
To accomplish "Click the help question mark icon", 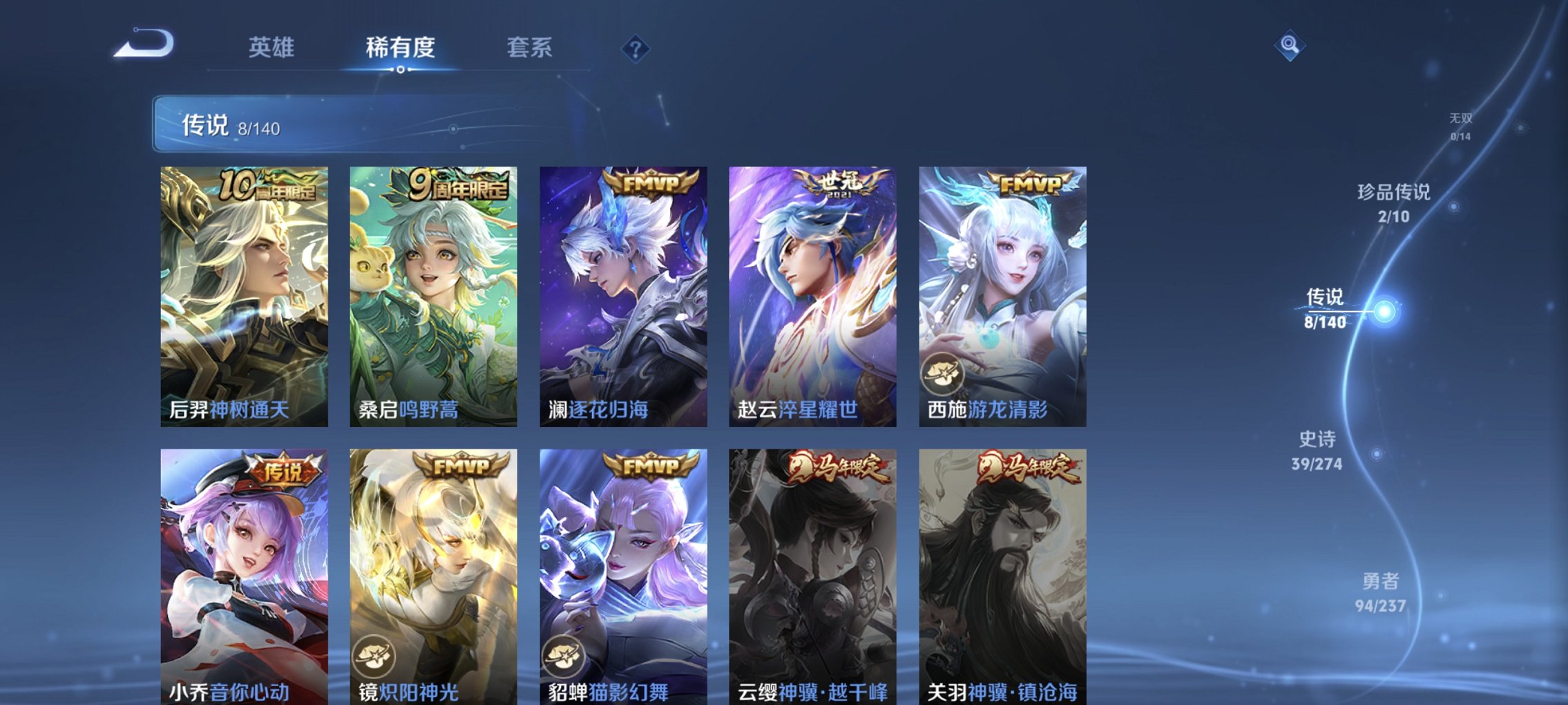I will [x=635, y=48].
